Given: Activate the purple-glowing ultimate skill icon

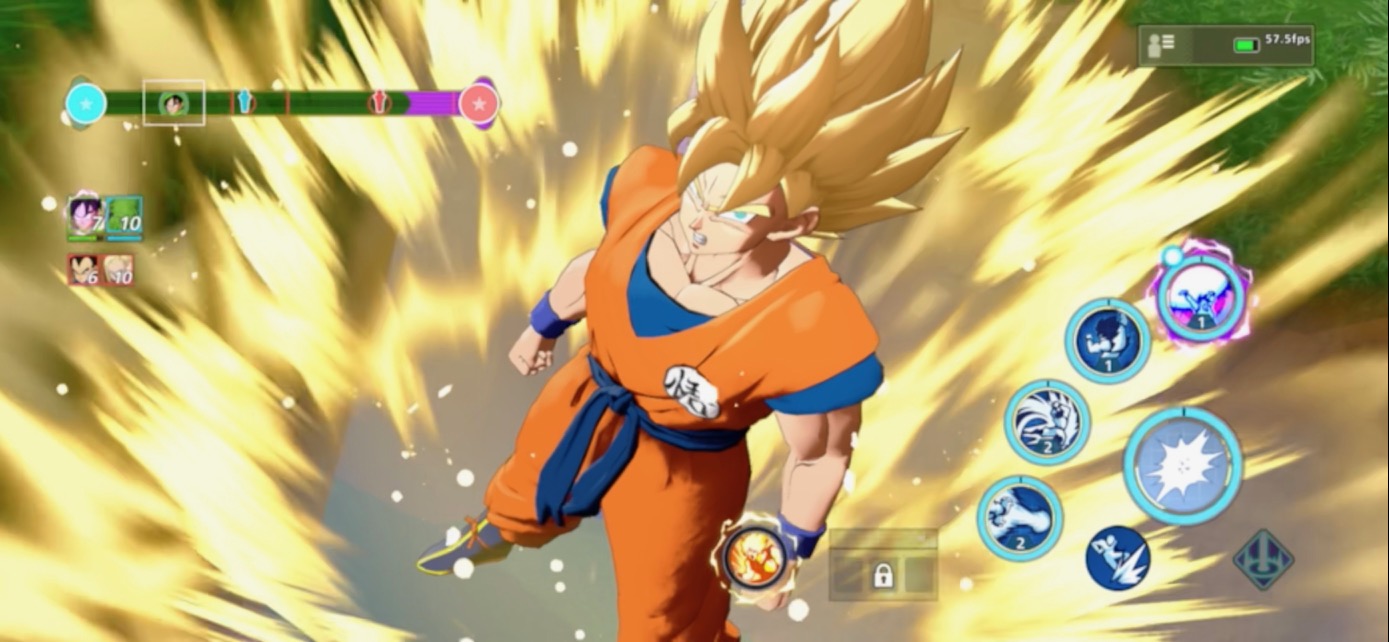Looking at the screenshot, I should [1199, 296].
